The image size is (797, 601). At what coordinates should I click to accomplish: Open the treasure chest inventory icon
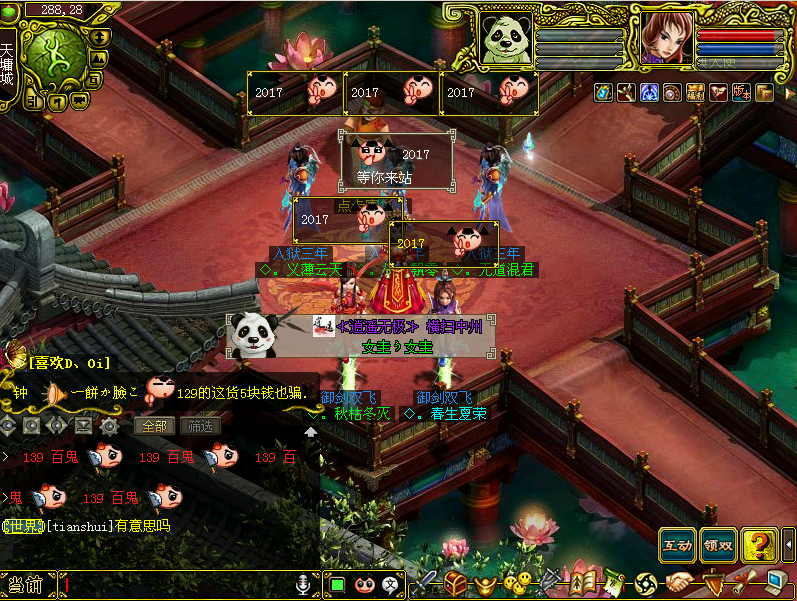pos(457,583)
